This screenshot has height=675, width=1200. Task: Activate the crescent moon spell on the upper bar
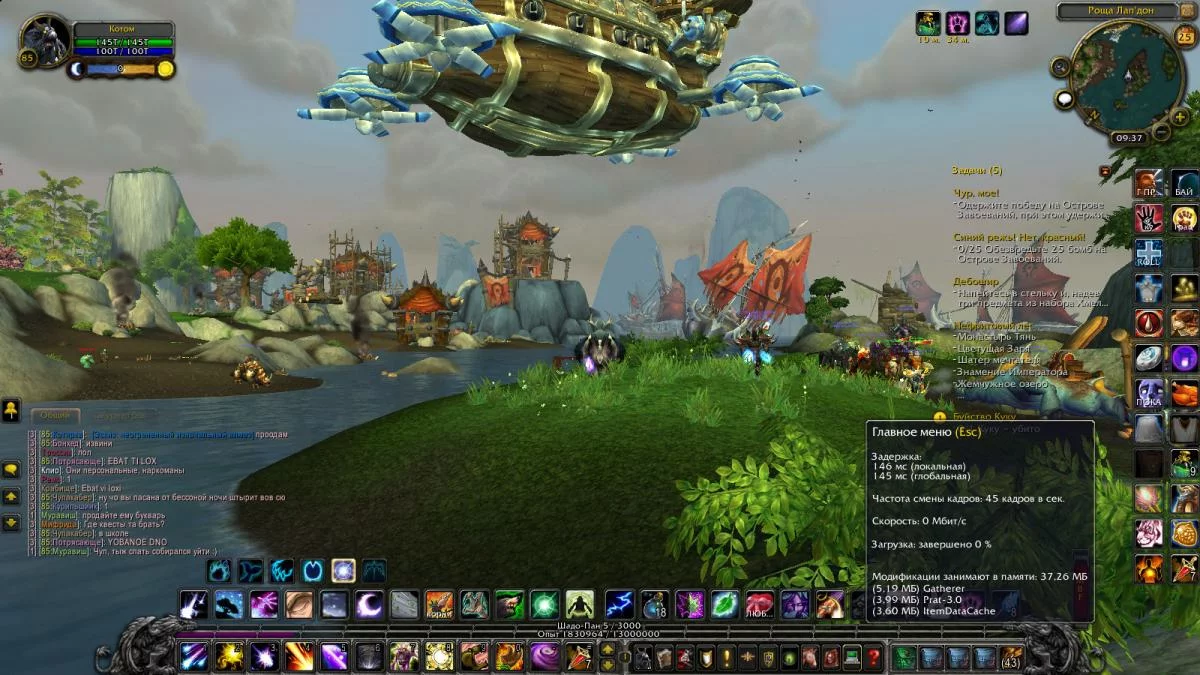(x=369, y=604)
